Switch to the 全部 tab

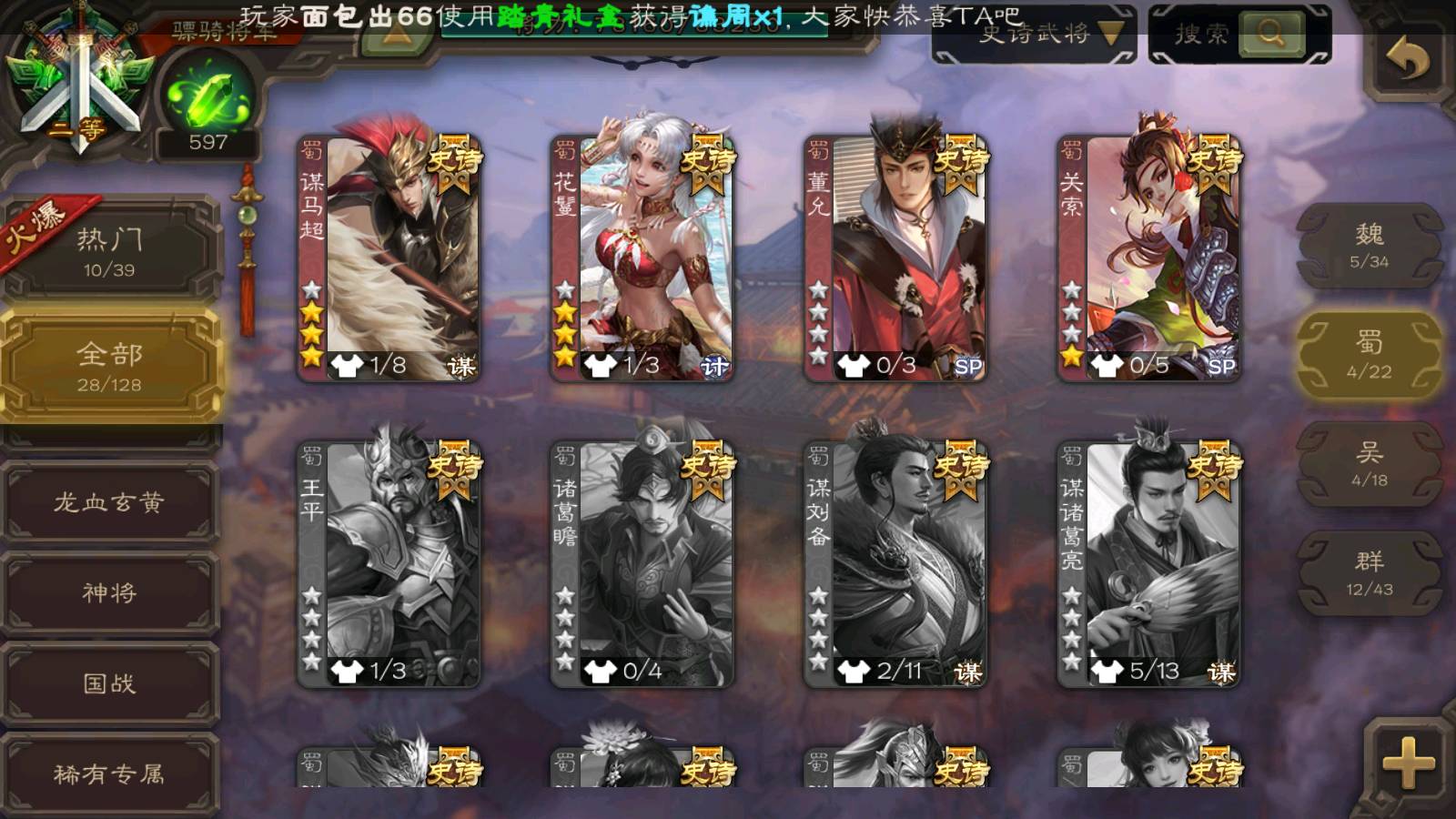point(109,366)
